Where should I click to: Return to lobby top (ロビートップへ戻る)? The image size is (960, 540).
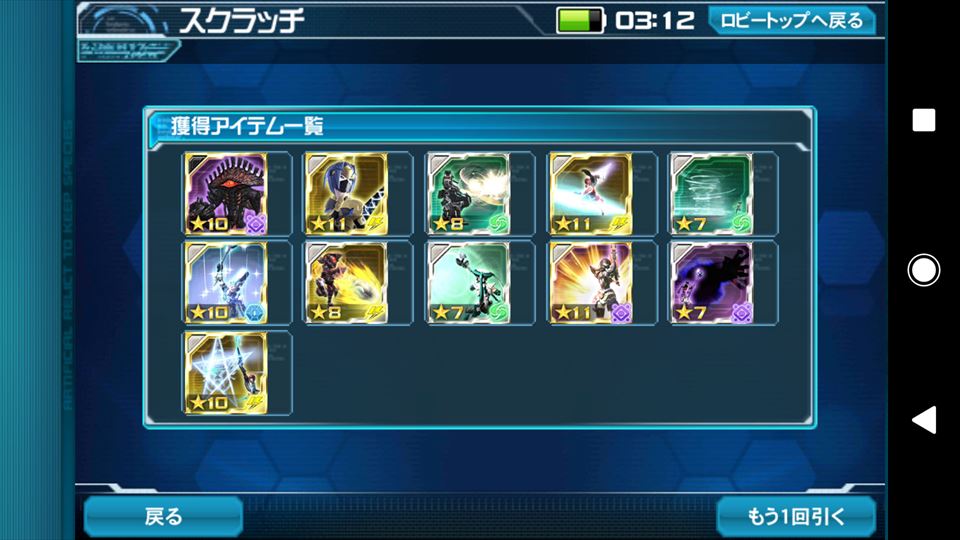coord(791,20)
